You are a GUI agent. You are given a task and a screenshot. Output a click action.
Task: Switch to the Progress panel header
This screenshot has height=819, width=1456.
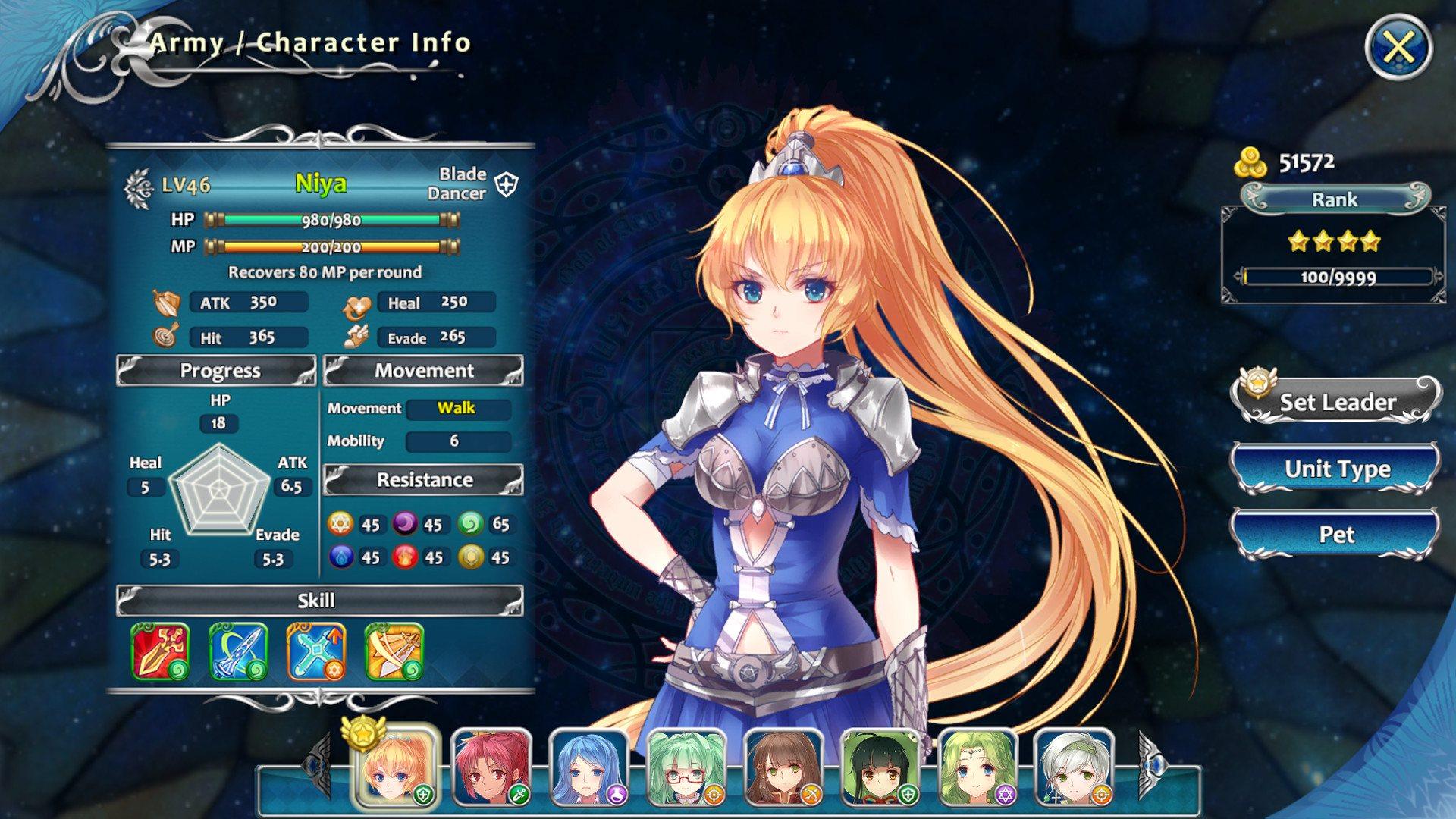pos(218,371)
